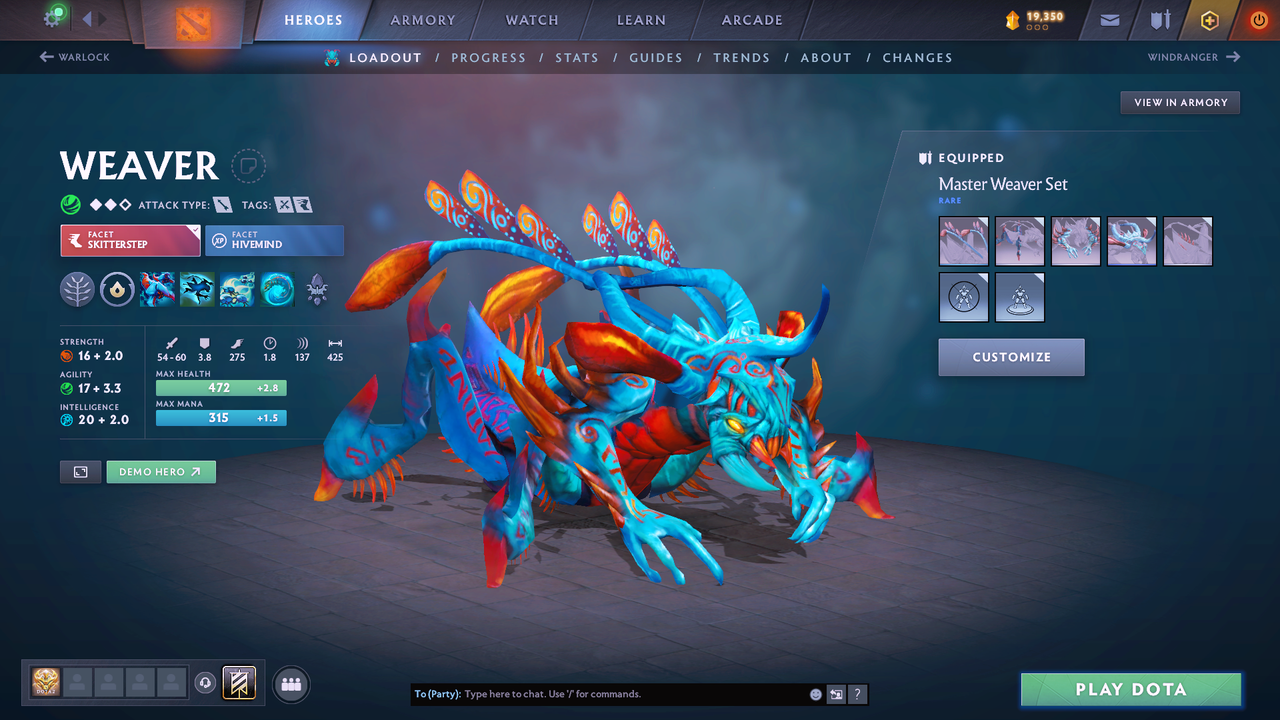Open the mail notifications icon
The width and height of the screenshot is (1280, 720).
click(x=1110, y=19)
